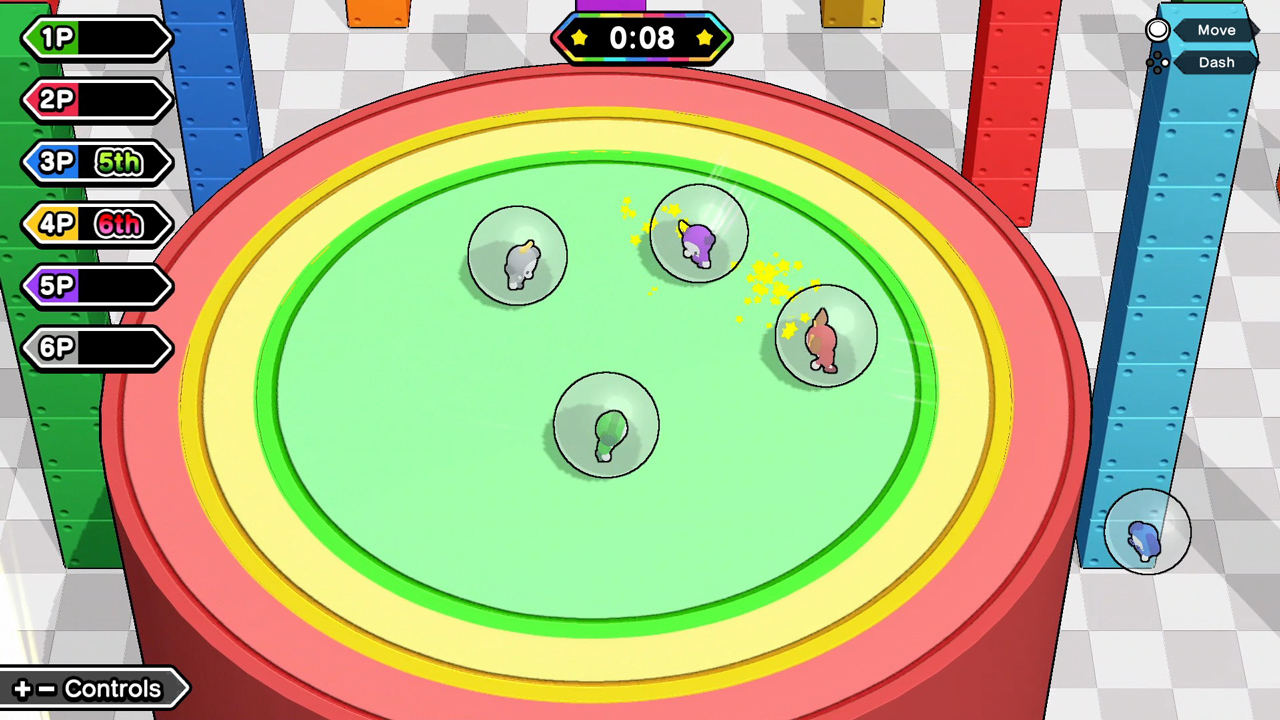The height and width of the screenshot is (720, 1280).
Task: Click the 5th rank indicator on 3P's badge
Action: (119, 161)
